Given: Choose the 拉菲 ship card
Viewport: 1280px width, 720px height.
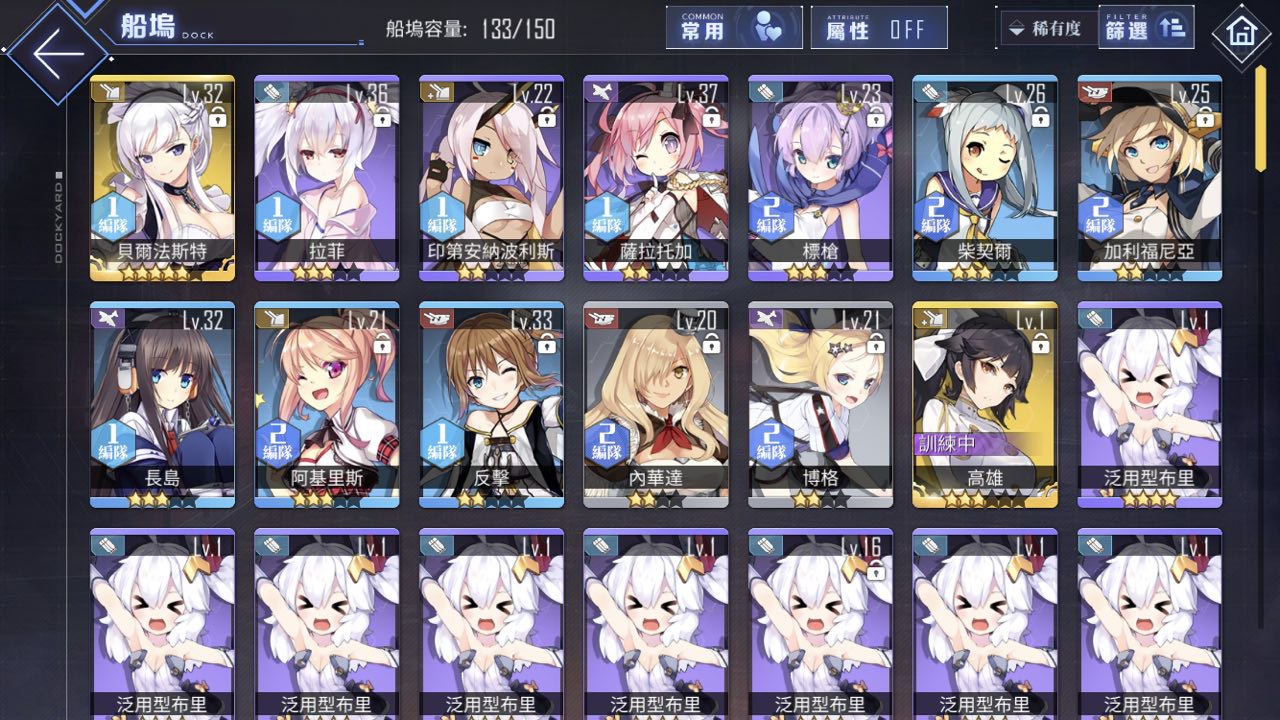Looking at the screenshot, I should (x=327, y=178).
